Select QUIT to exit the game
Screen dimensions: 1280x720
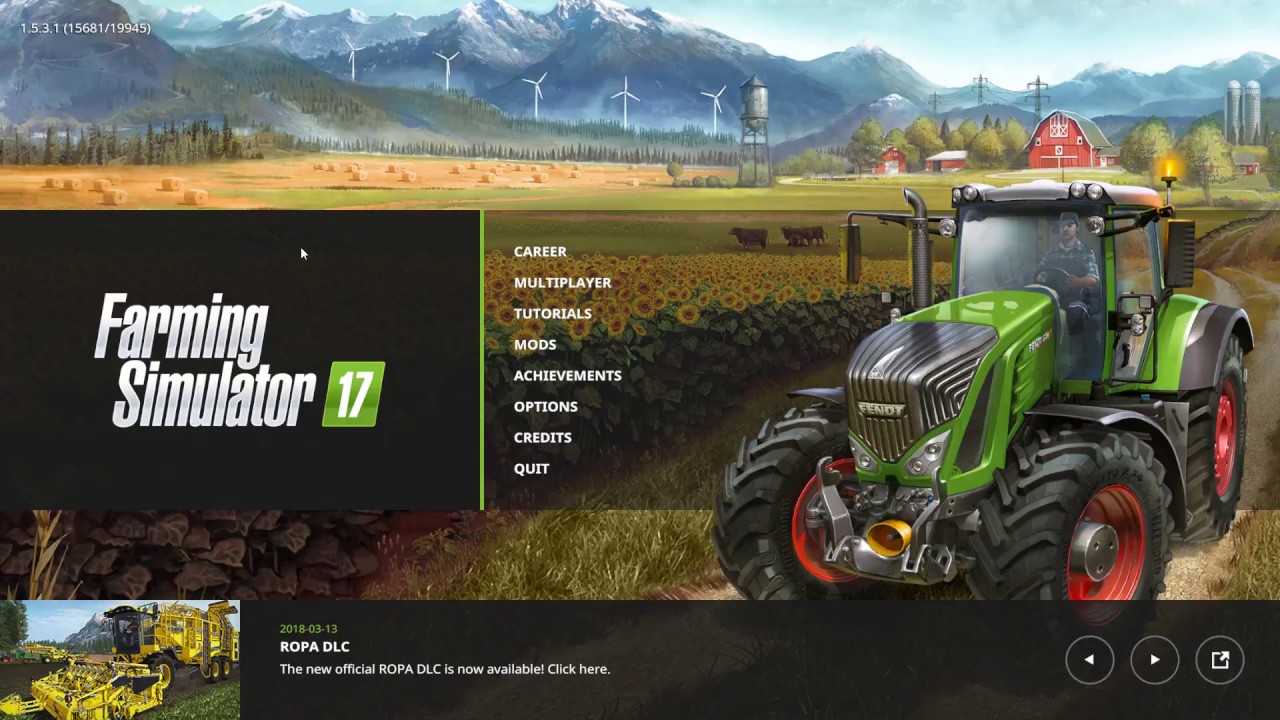tap(531, 468)
